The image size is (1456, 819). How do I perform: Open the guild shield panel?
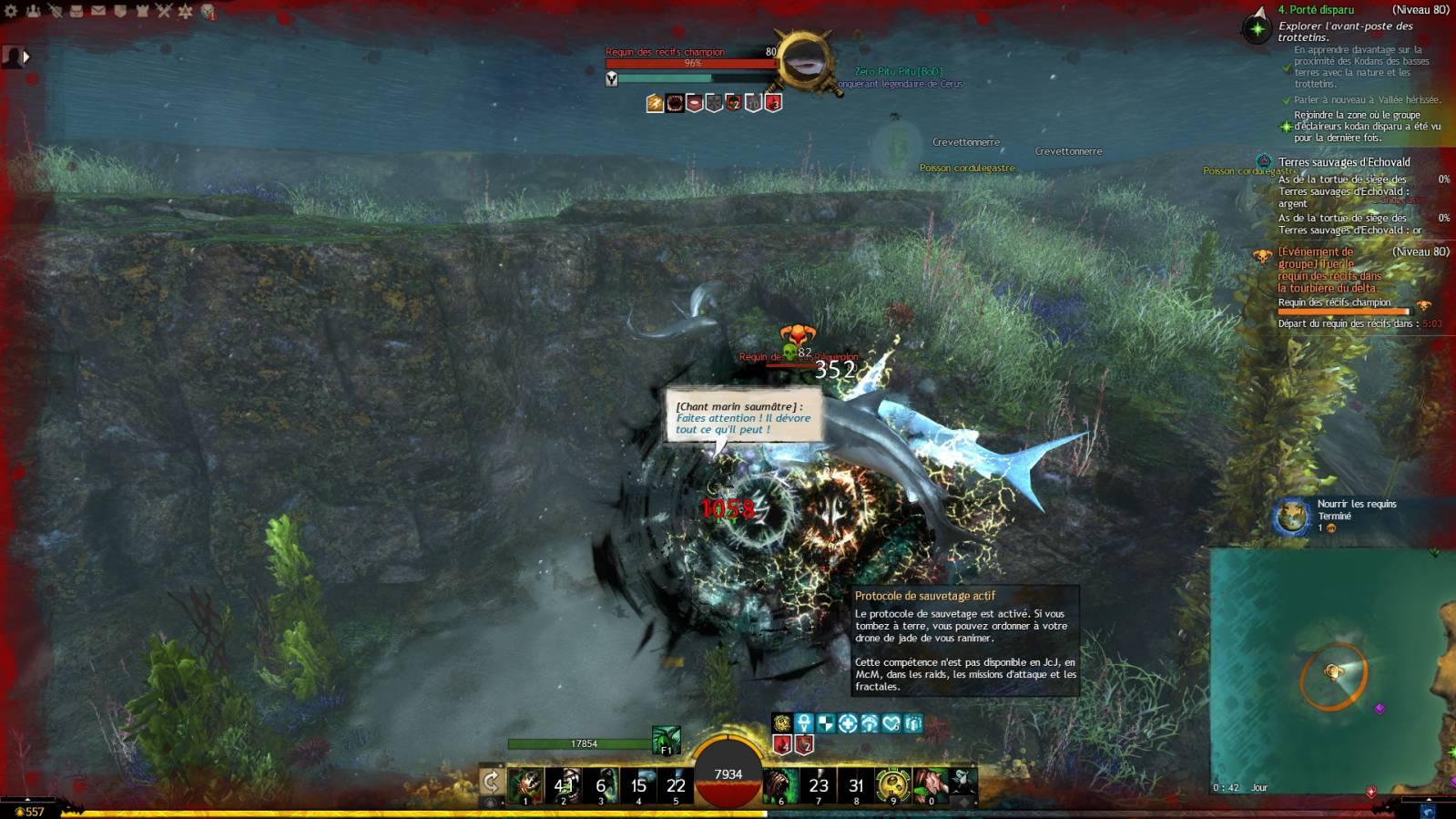(x=120, y=11)
